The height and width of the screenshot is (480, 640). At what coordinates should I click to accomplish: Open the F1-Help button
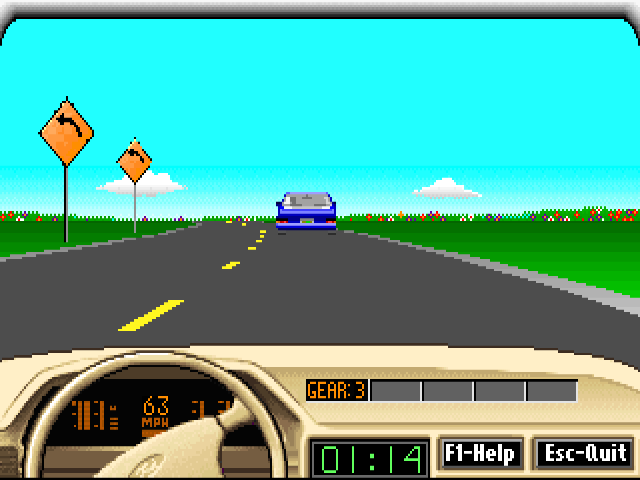[480, 454]
